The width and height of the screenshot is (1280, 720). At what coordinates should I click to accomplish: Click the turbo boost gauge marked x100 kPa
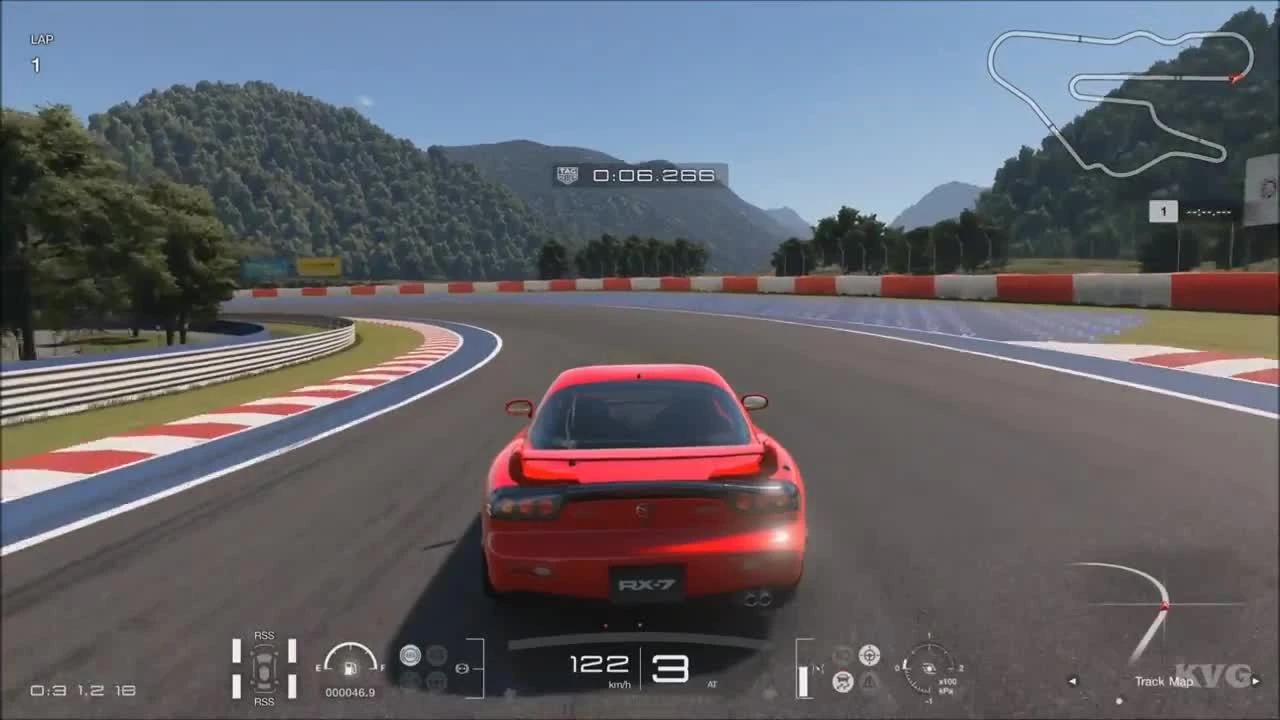[930, 668]
